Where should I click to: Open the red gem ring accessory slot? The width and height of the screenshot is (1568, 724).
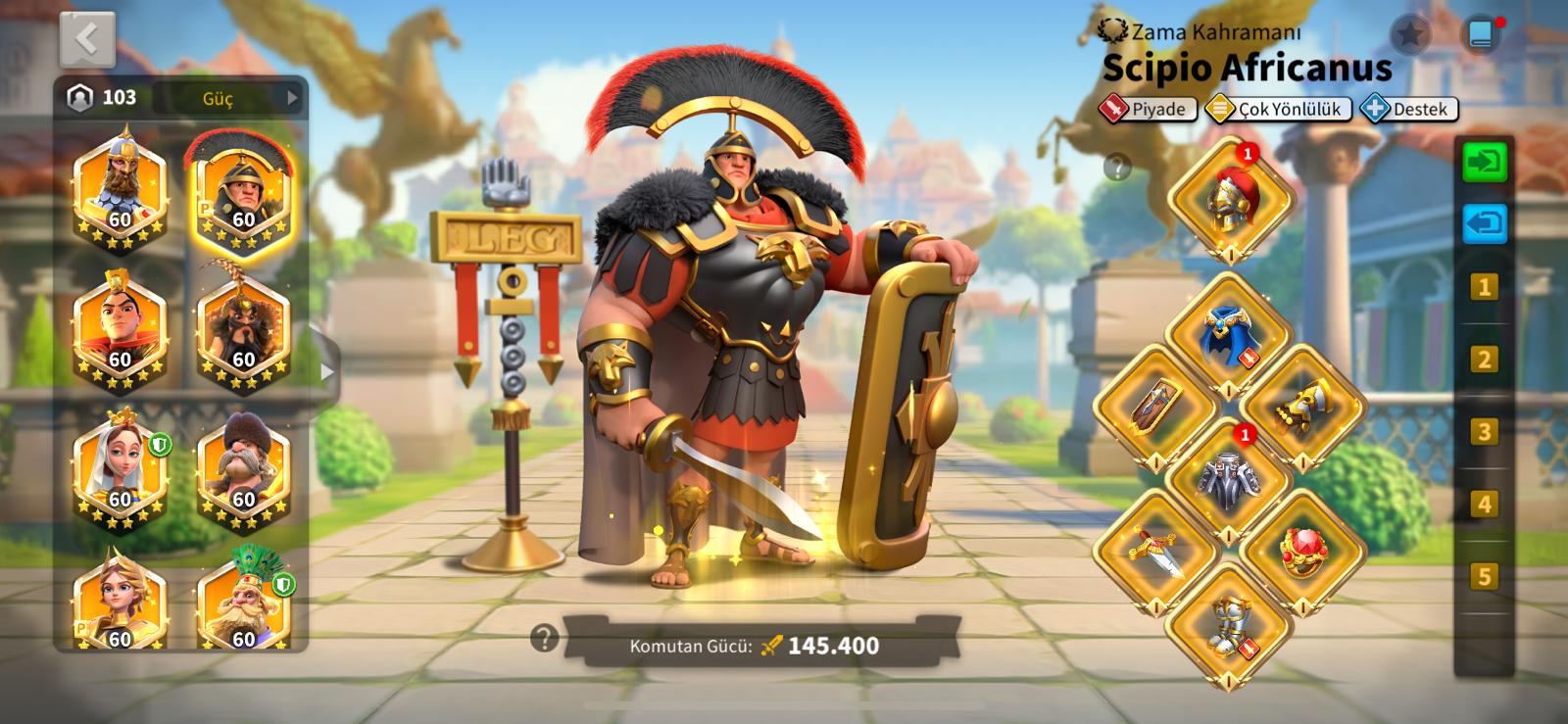(x=1301, y=550)
